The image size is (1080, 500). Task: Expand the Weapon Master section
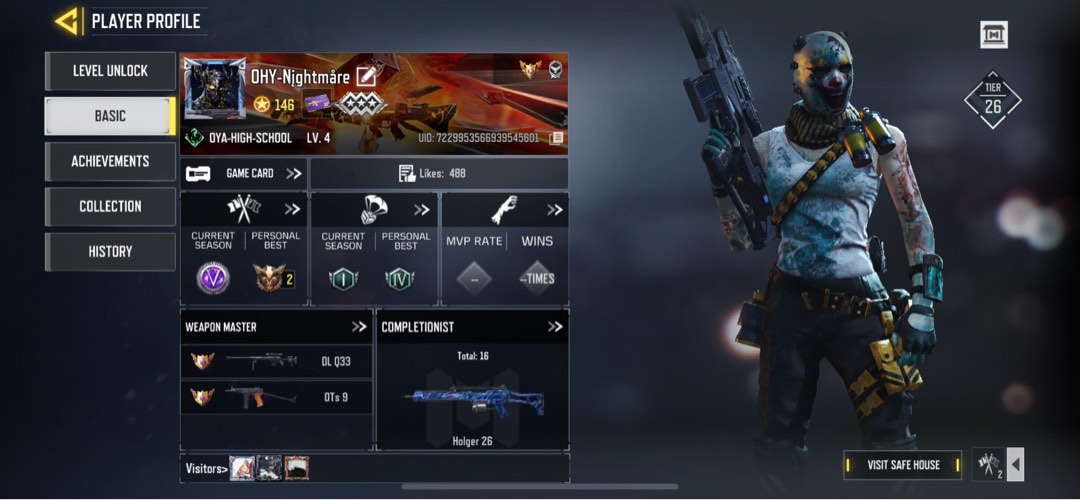click(x=359, y=326)
